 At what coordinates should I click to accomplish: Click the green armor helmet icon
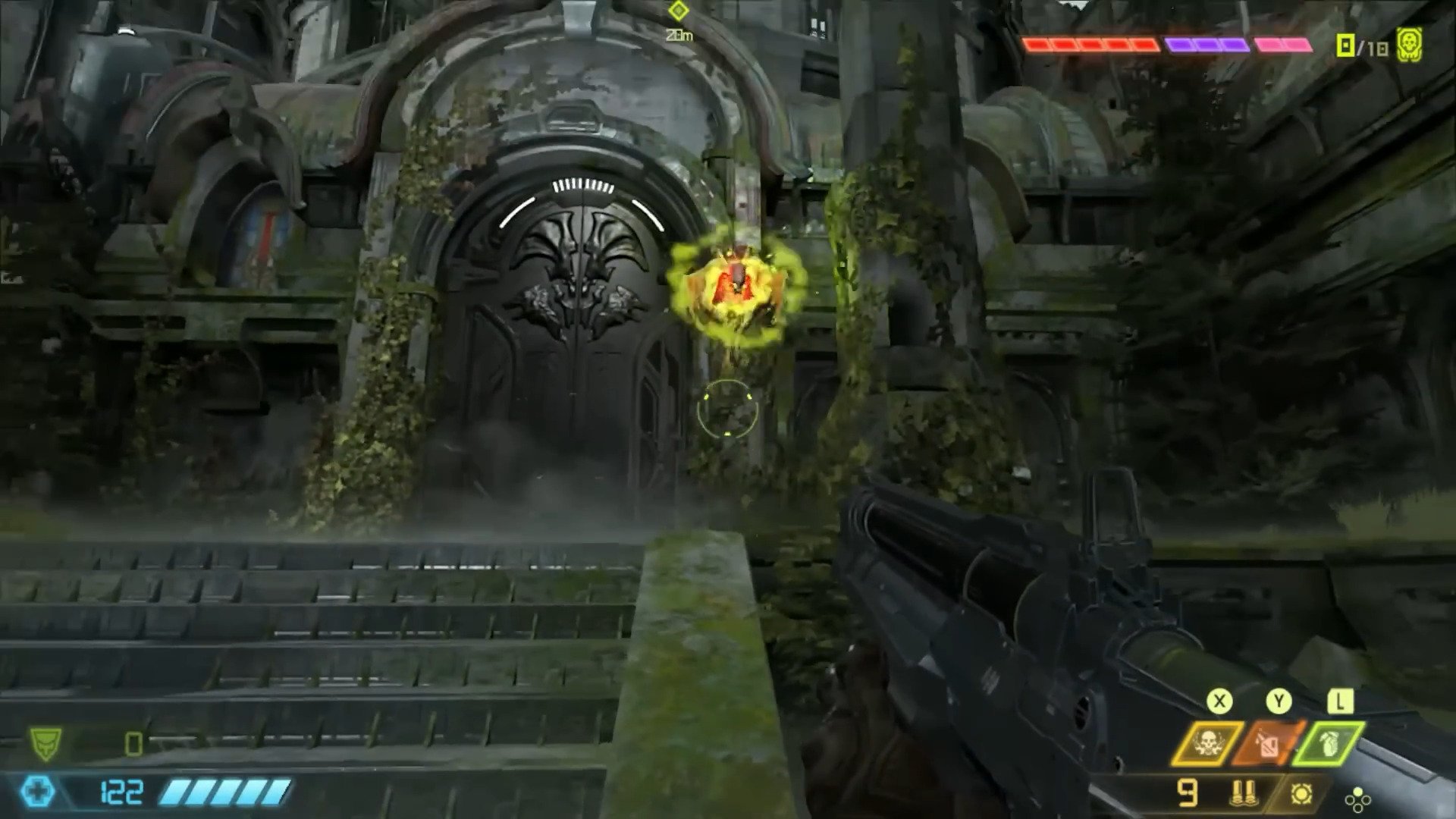coord(45,743)
